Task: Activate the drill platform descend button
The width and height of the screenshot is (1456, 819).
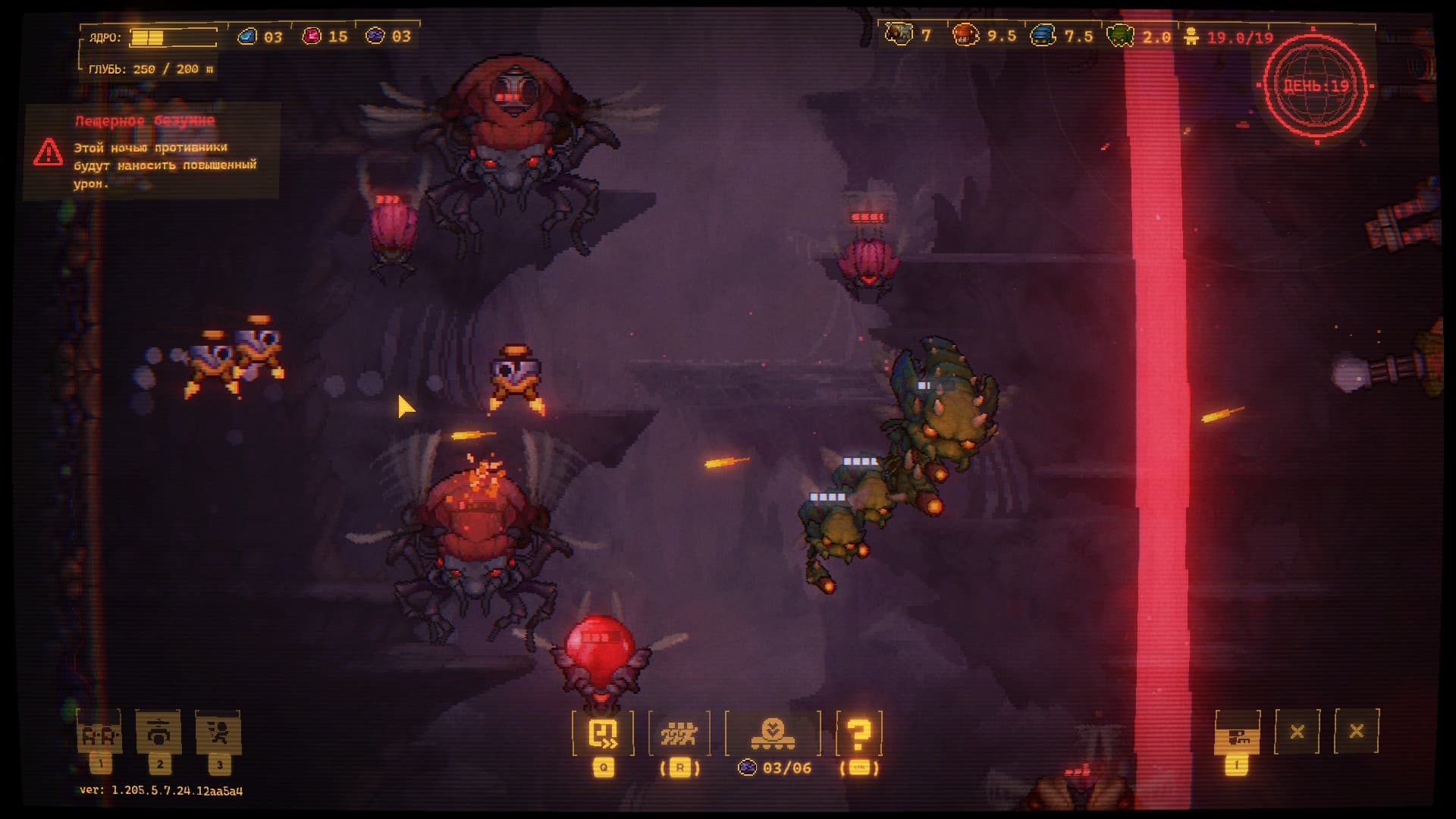Action: click(773, 733)
